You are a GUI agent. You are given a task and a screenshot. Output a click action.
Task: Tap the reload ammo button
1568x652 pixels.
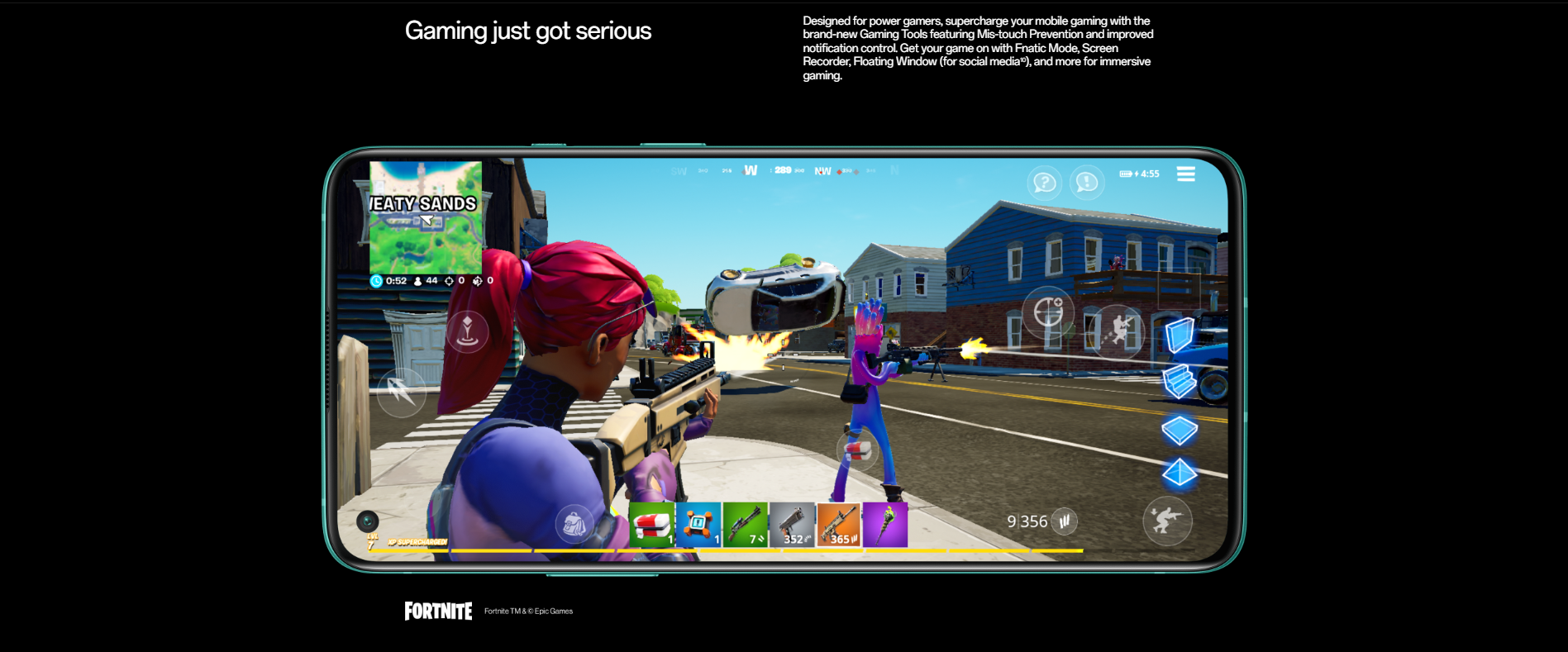click(x=1065, y=521)
